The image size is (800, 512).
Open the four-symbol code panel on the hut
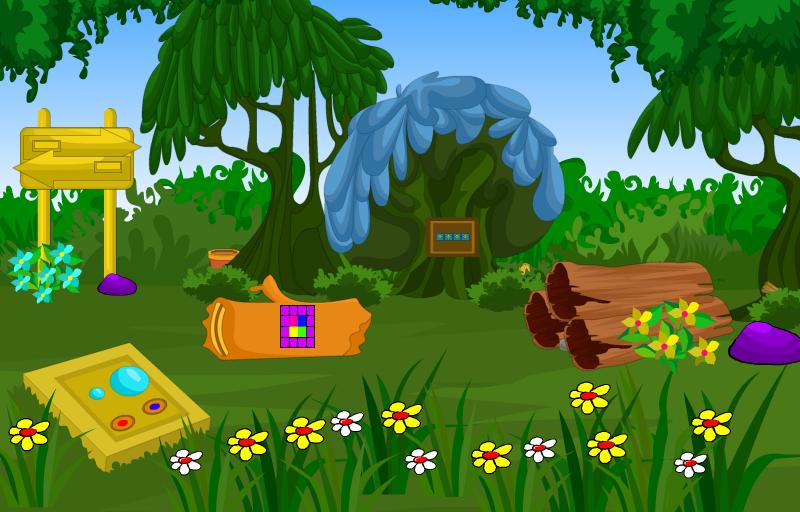click(x=452, y=237)
